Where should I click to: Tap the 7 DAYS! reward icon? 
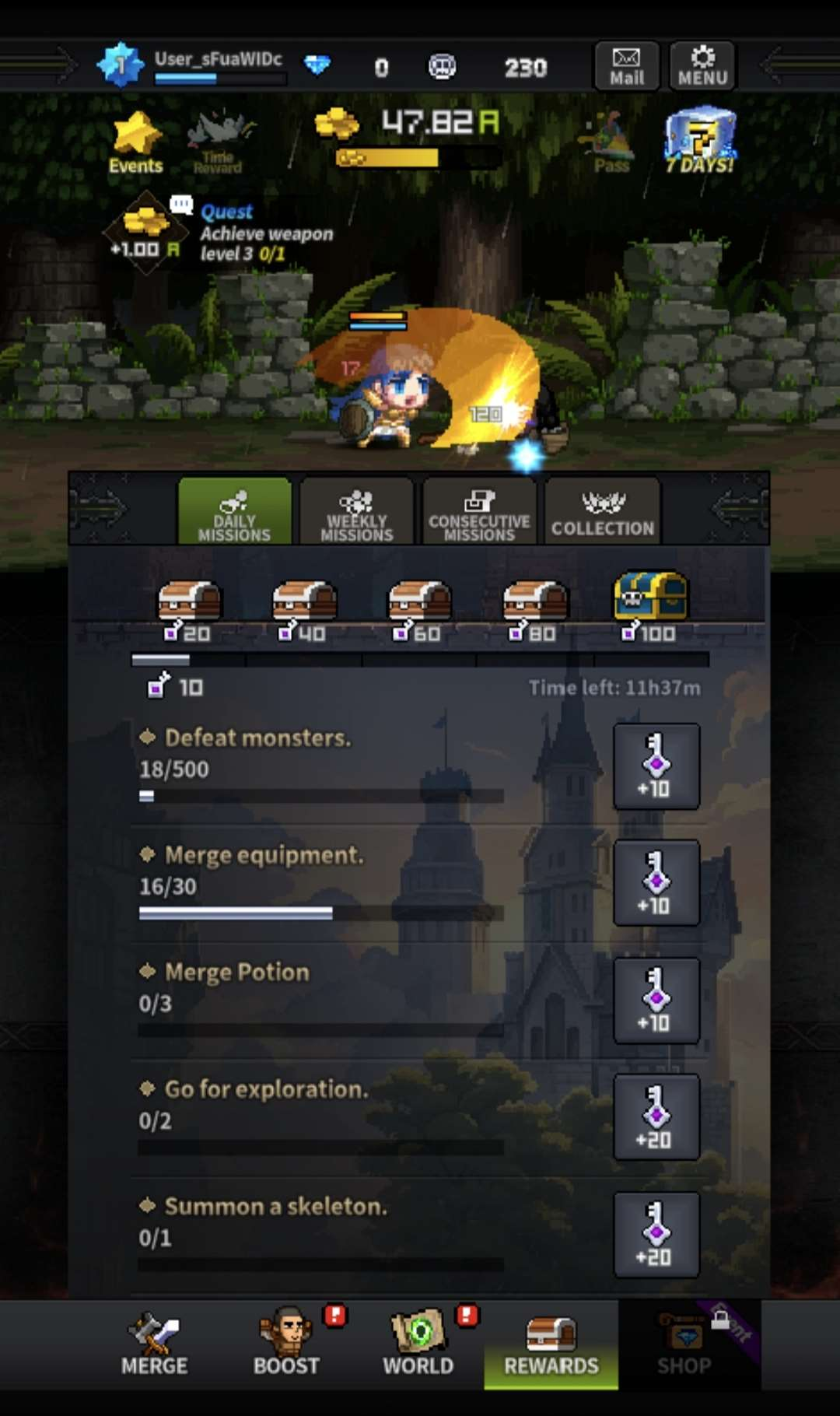tap(700, 141)
